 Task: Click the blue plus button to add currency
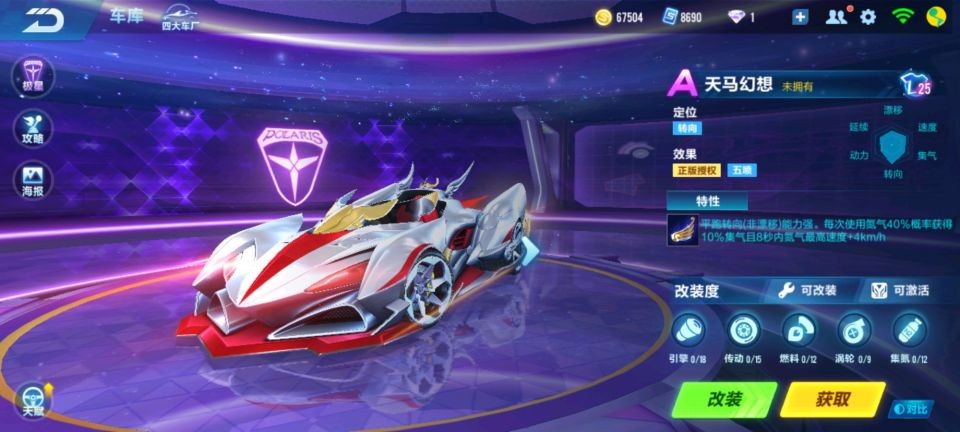pyautogui.click(x=800, y=17)
